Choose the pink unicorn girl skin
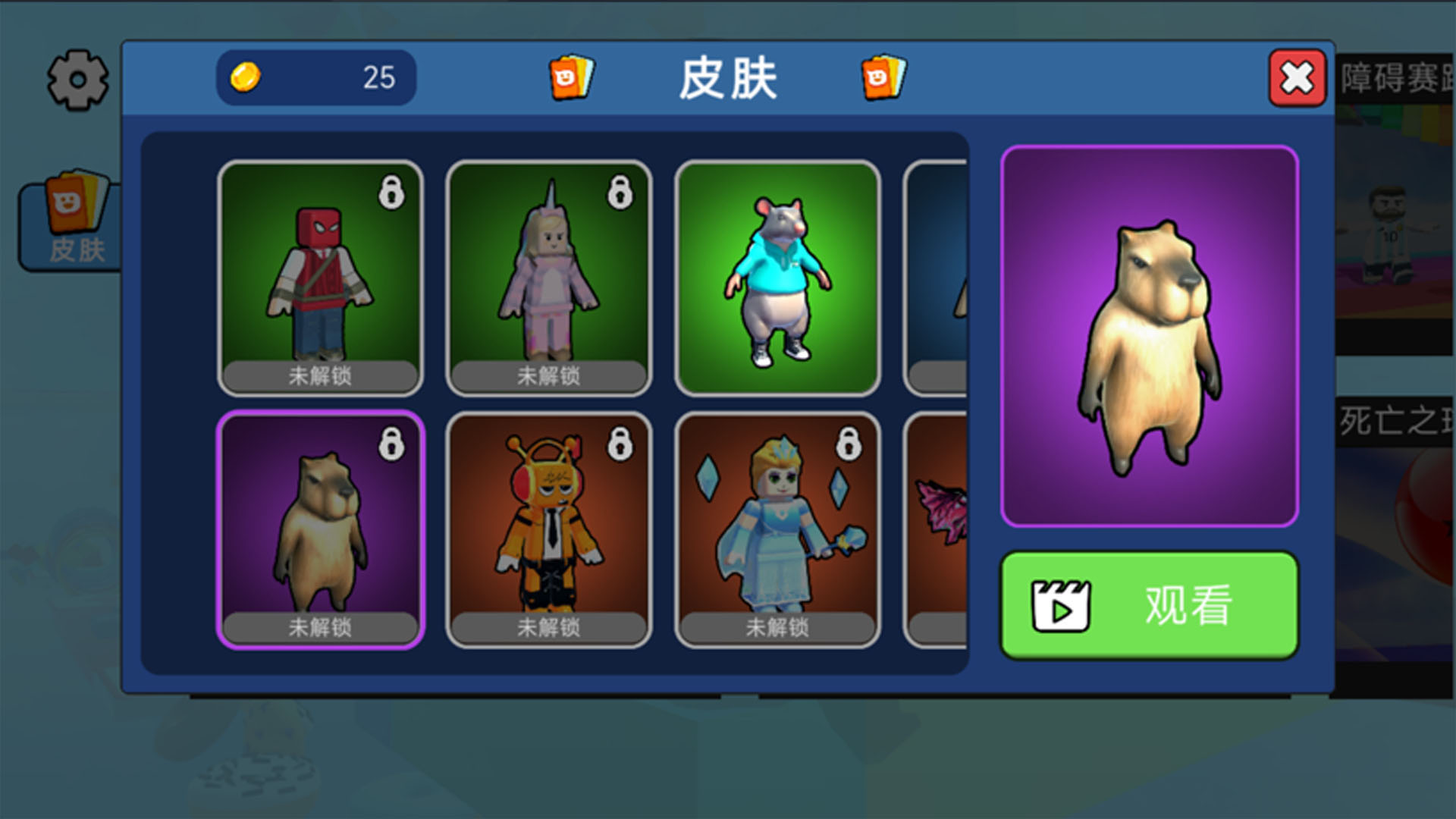Viewport: 1456px width, 819px height. tap(548, 278)
